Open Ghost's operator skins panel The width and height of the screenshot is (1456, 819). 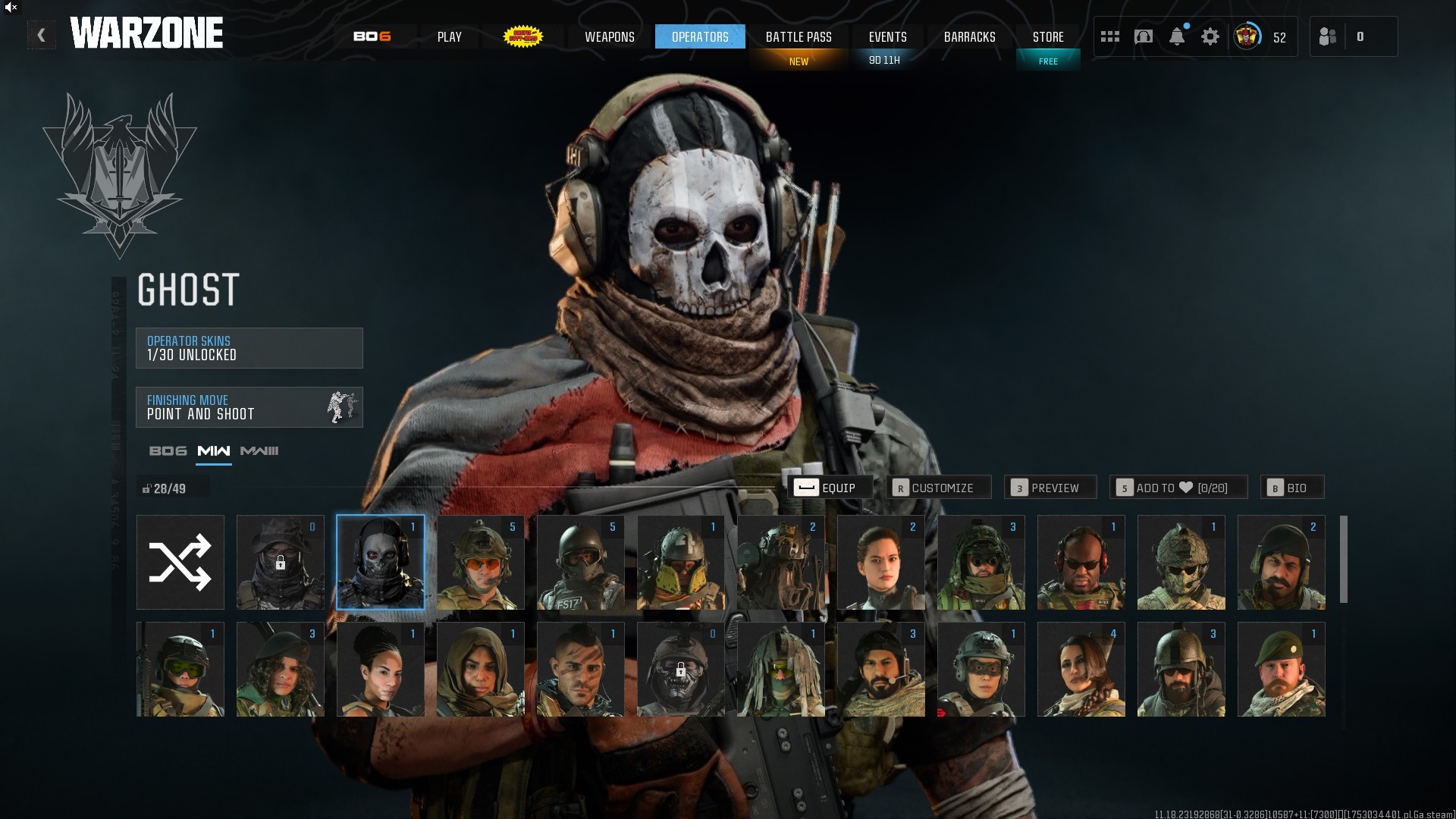(249, 348)
